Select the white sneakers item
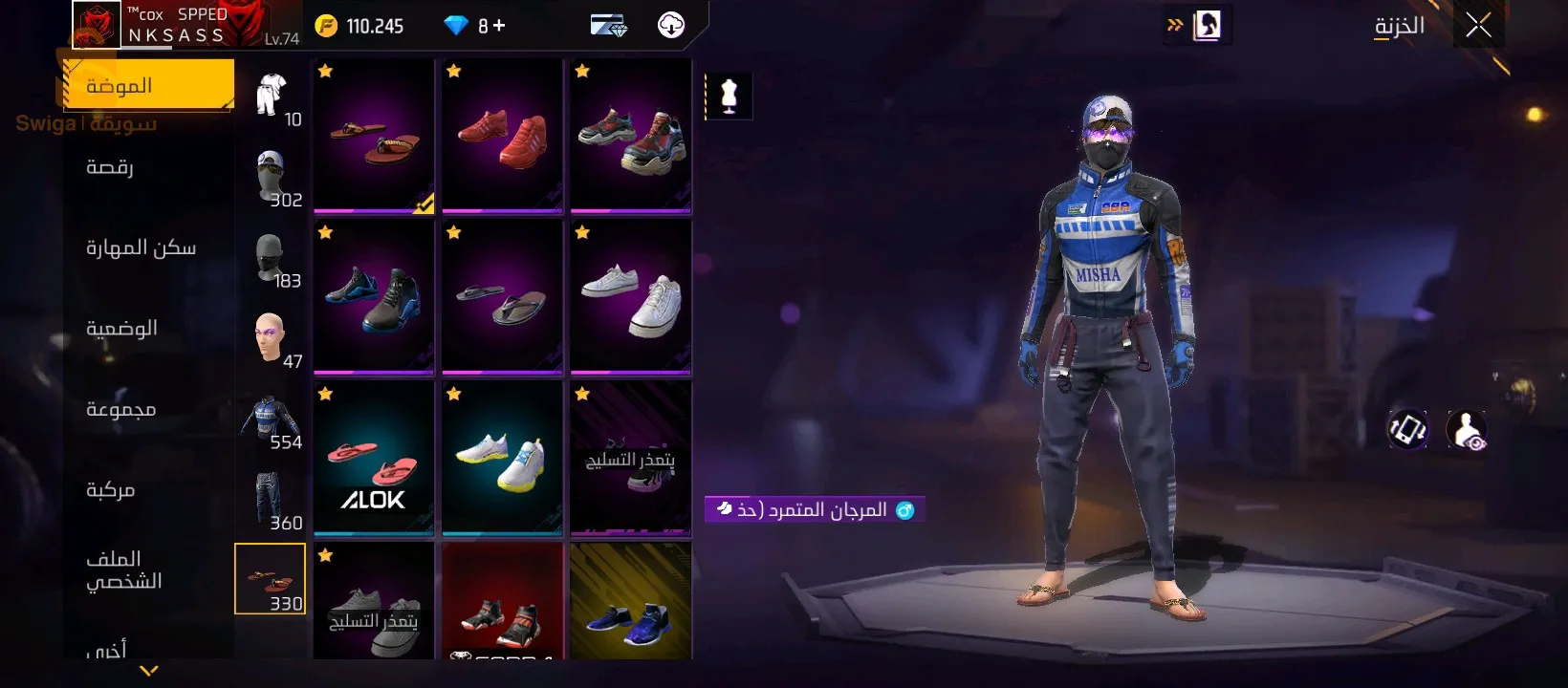The width and height of the screenshot is (1568, 688). coord(630,296)
